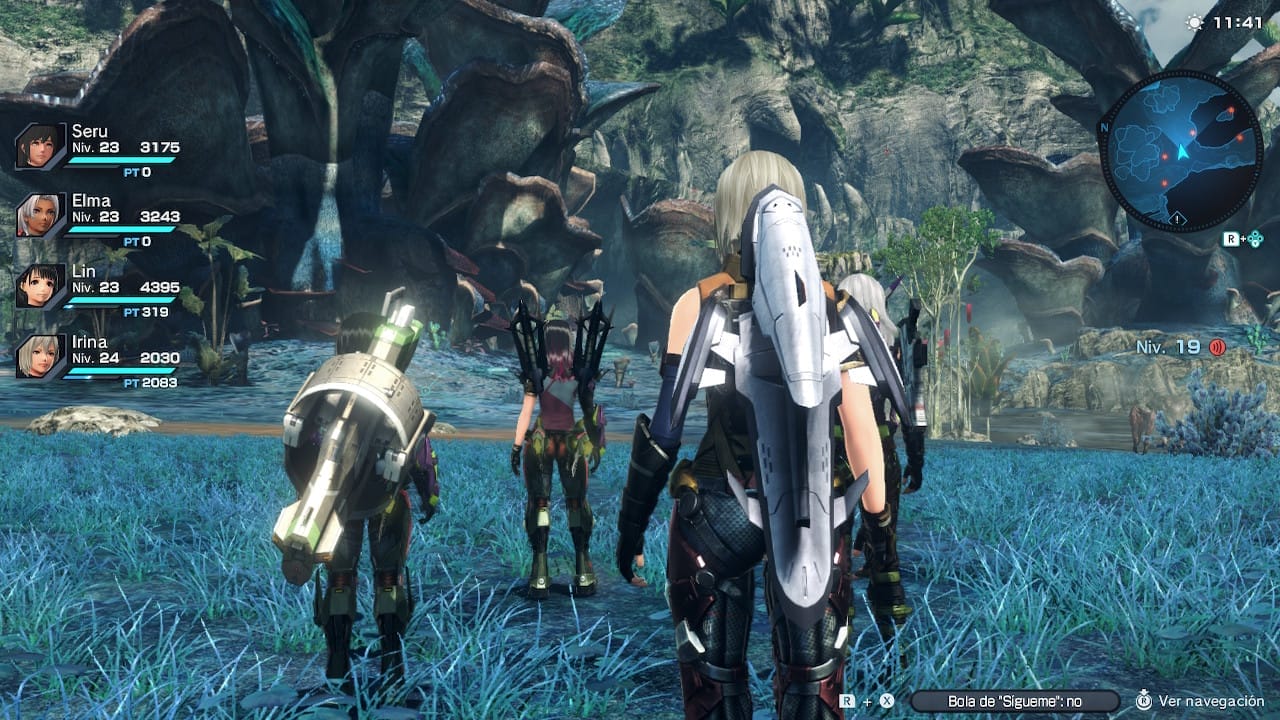Viewport: 1280px width, 720px height.
Task: Click the sun weather icon near the clock
Action: click(x=1195, y=23)
